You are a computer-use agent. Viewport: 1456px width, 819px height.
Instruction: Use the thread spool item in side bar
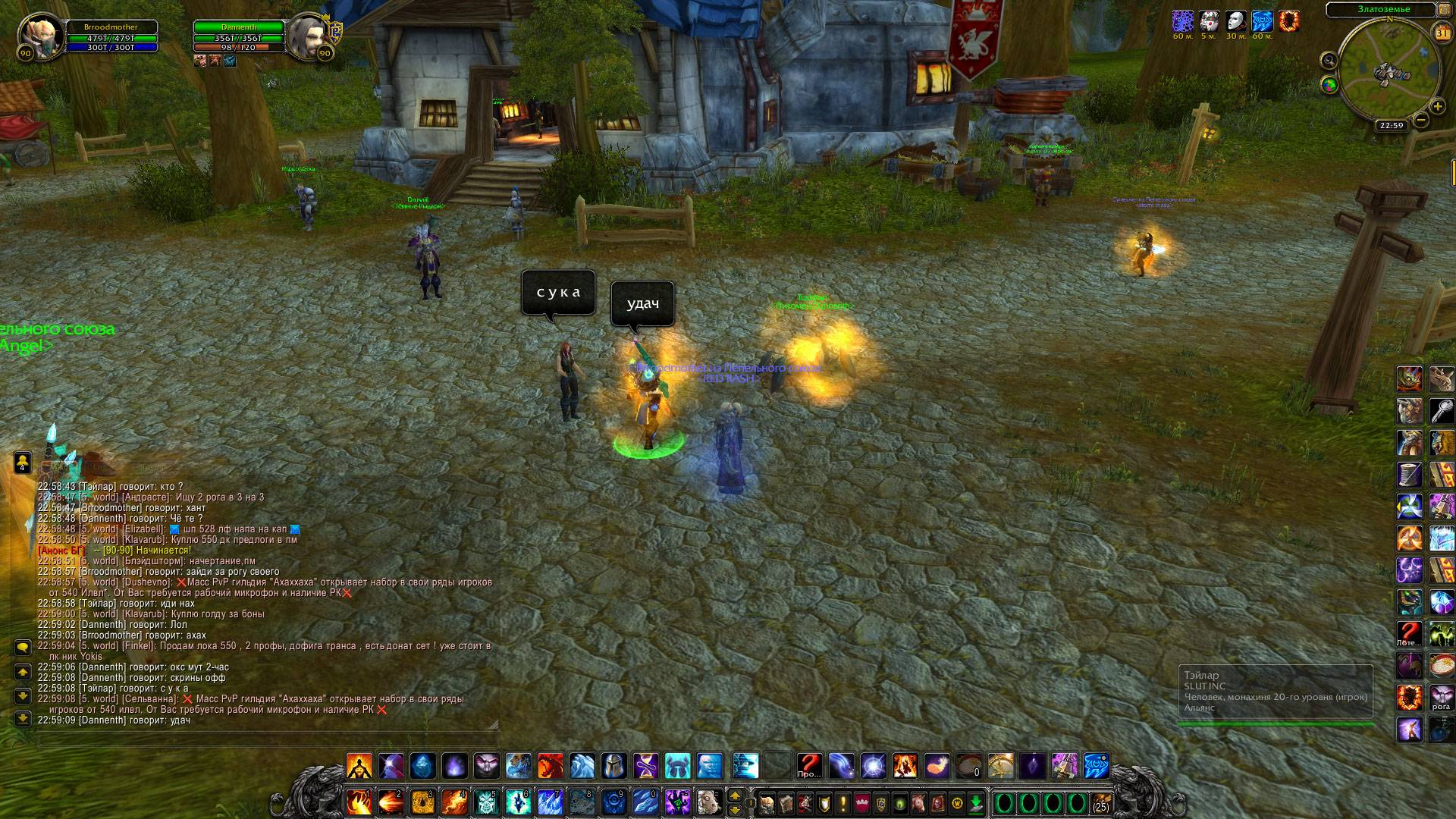tap(1409, 475)
